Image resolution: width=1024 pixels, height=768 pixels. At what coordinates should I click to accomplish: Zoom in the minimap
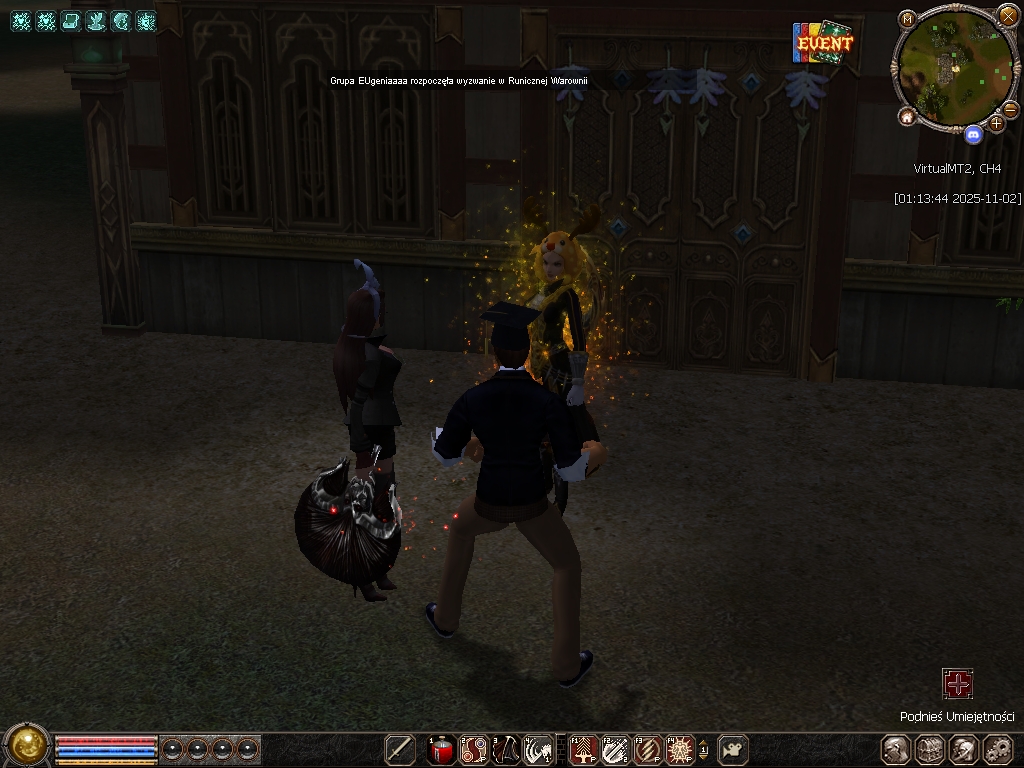click(x=996, y=124)
